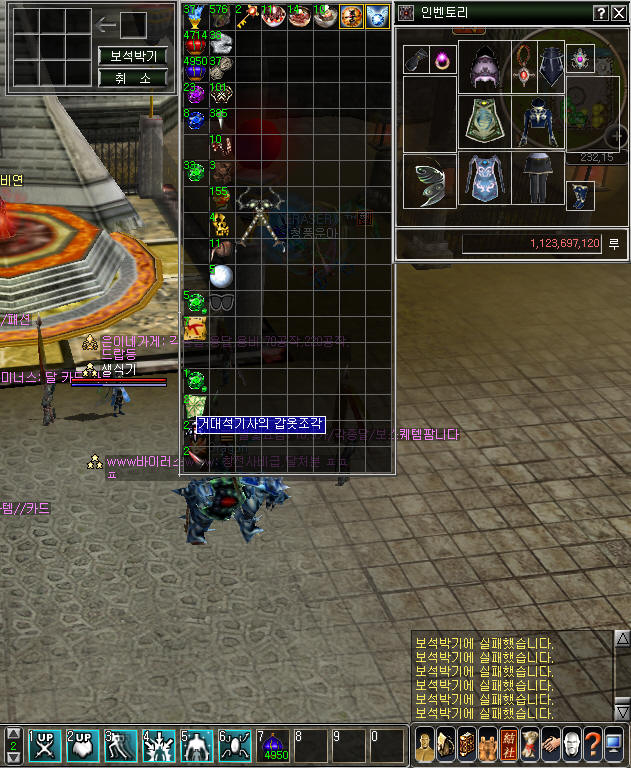Close the 인벤토리 inventory window

(618, 13)
